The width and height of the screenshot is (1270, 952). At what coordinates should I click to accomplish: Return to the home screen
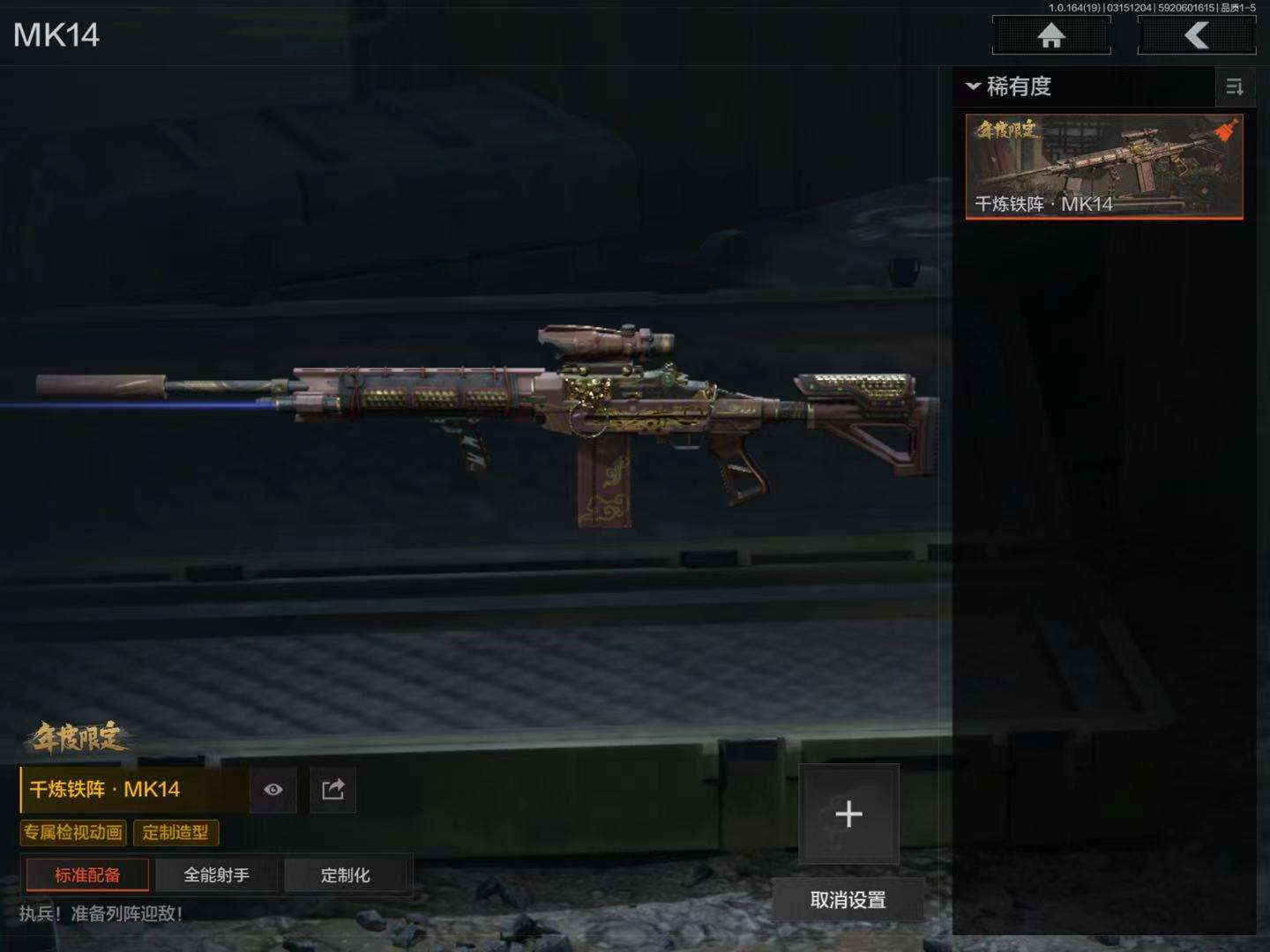1050,36
